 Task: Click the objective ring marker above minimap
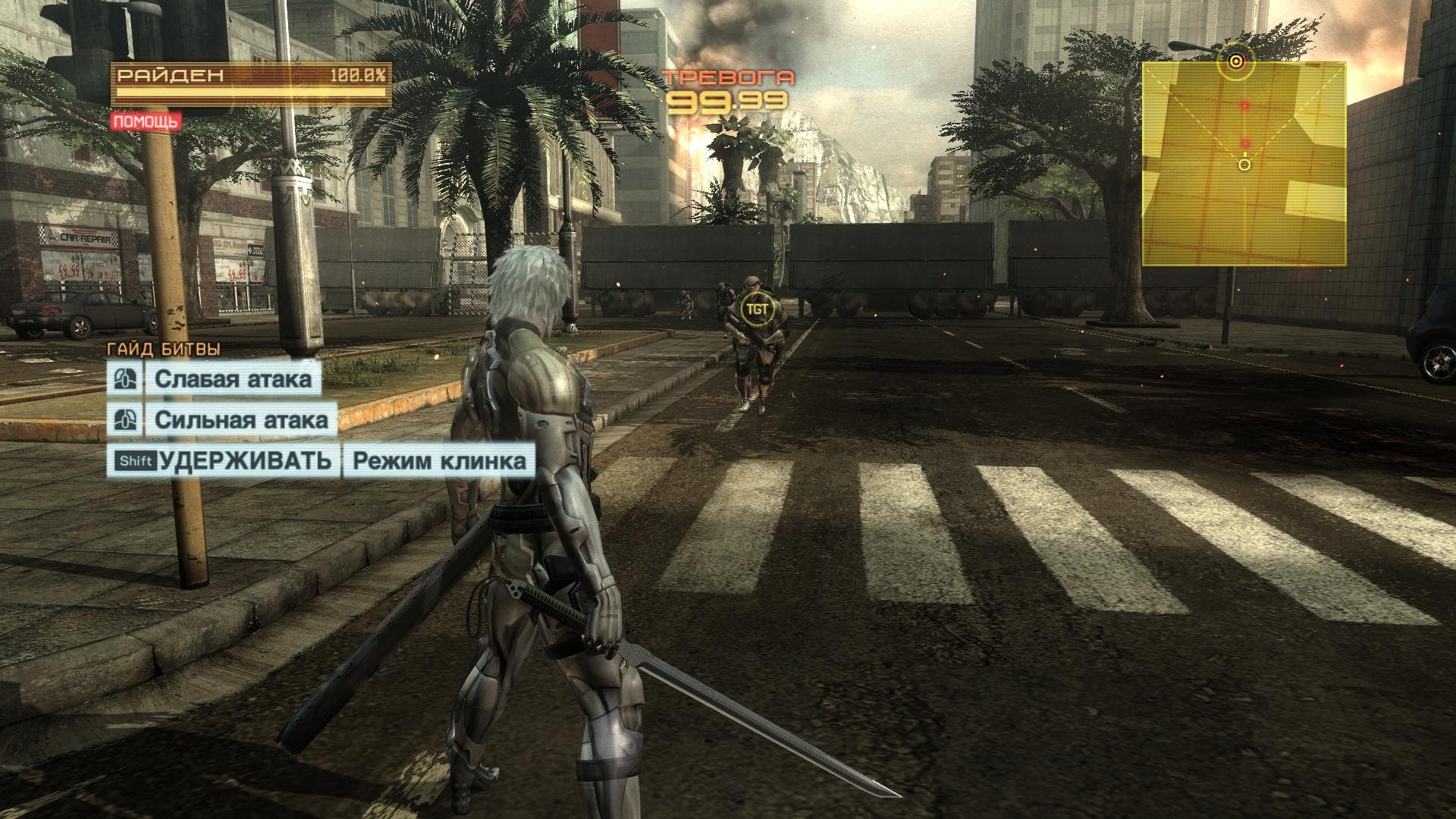[1236, 61]
